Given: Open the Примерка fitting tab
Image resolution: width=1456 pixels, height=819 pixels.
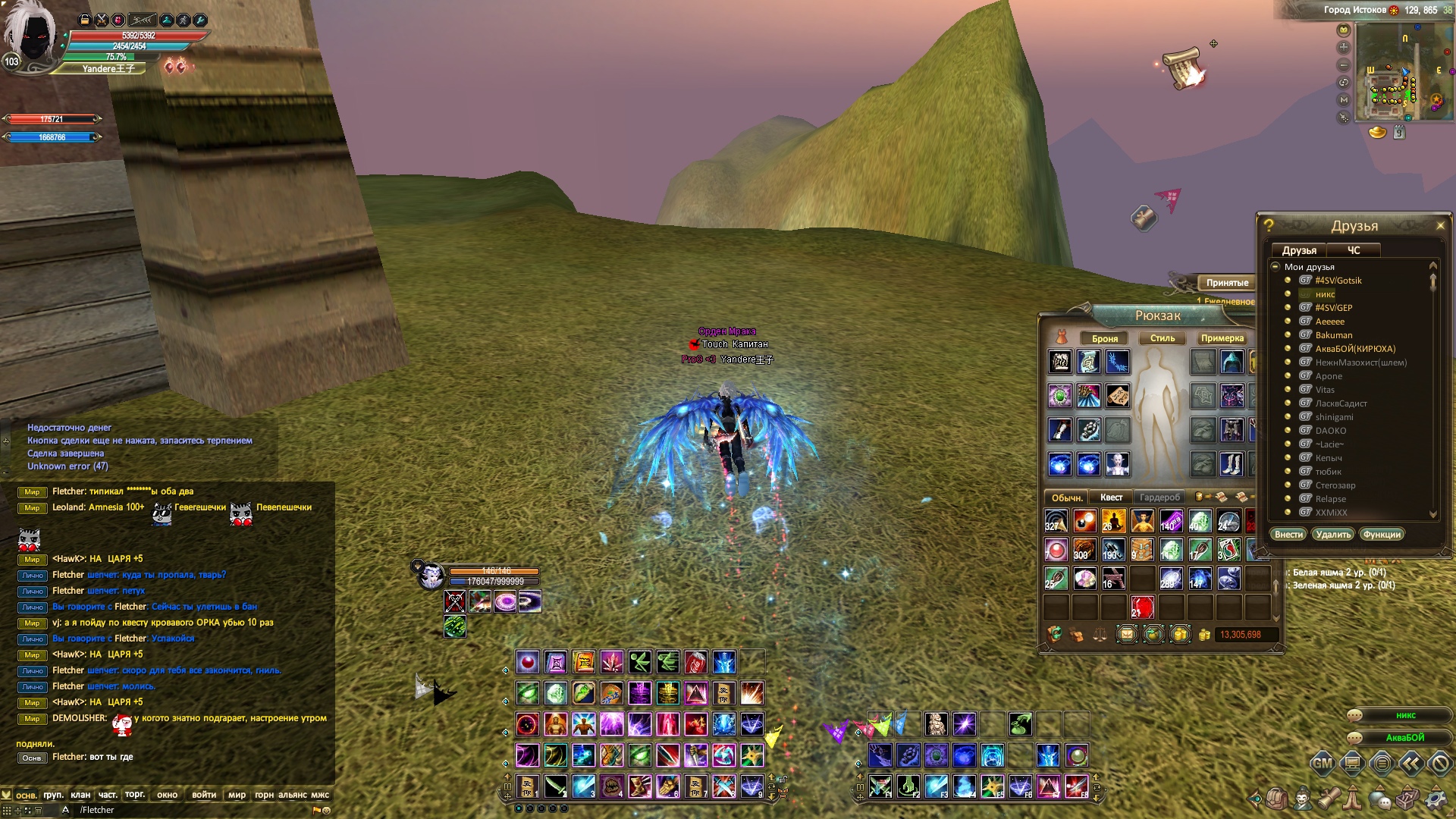Looking at the screenshot, I should tap(1222, 338).
